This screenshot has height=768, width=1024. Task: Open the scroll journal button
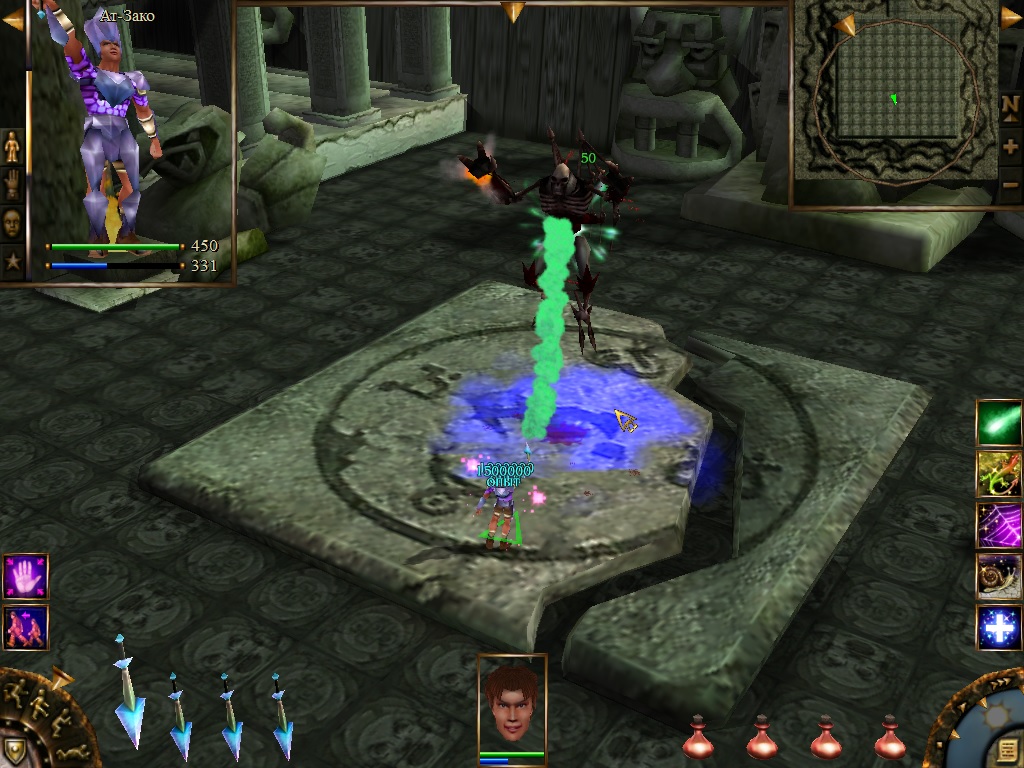pyautogui.click(x=1006, y=749)
